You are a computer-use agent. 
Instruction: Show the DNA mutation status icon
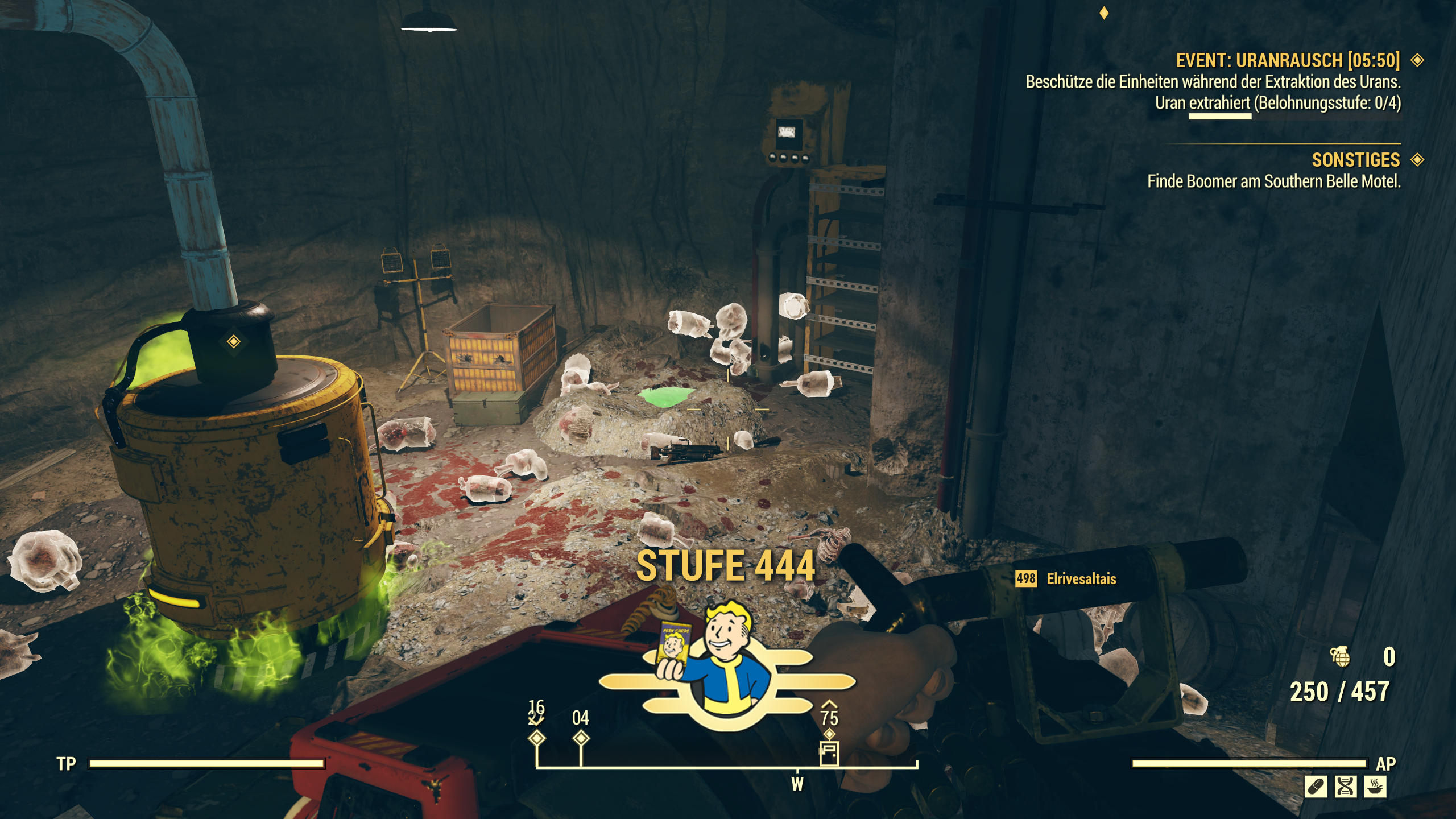[x=1346, y=787]
